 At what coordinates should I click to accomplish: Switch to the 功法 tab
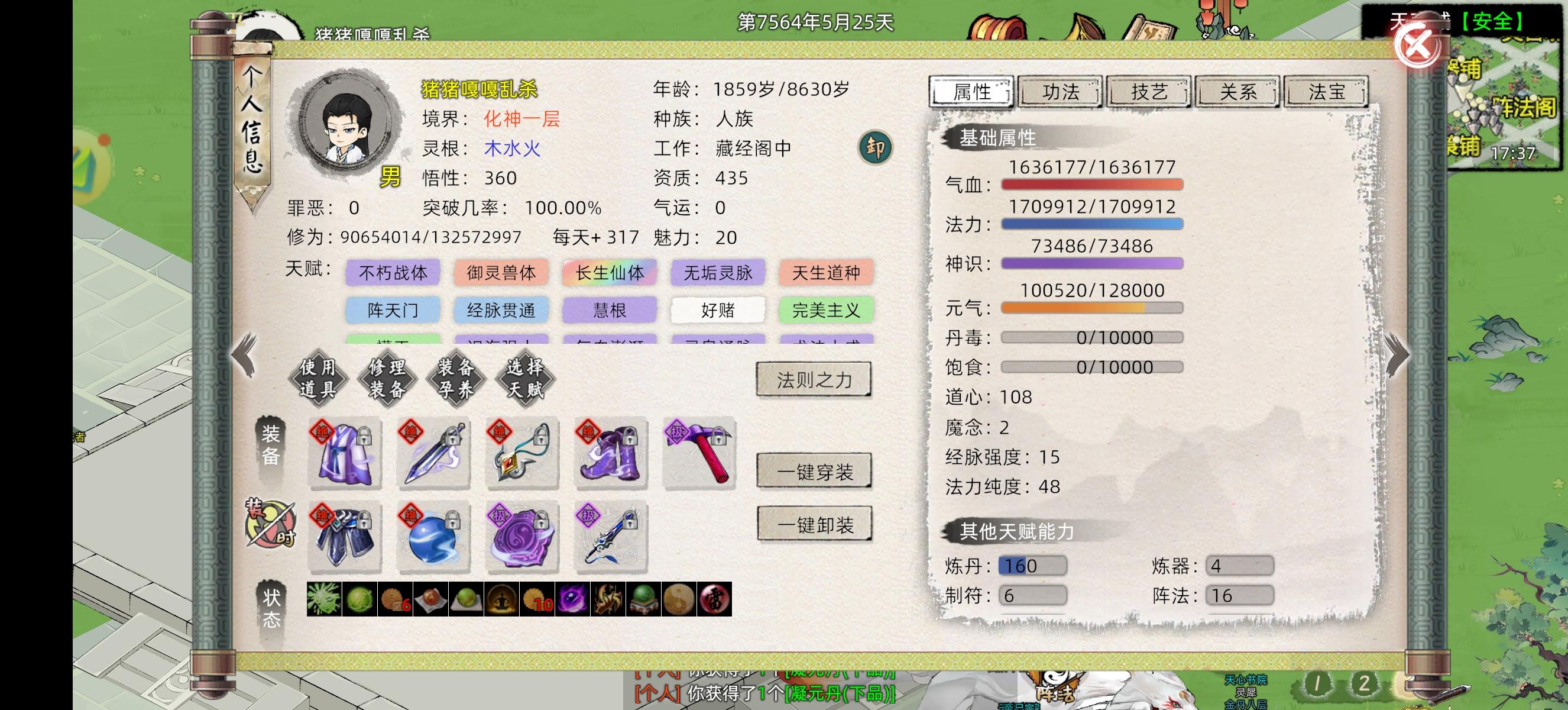click(x=1060, y=92)
